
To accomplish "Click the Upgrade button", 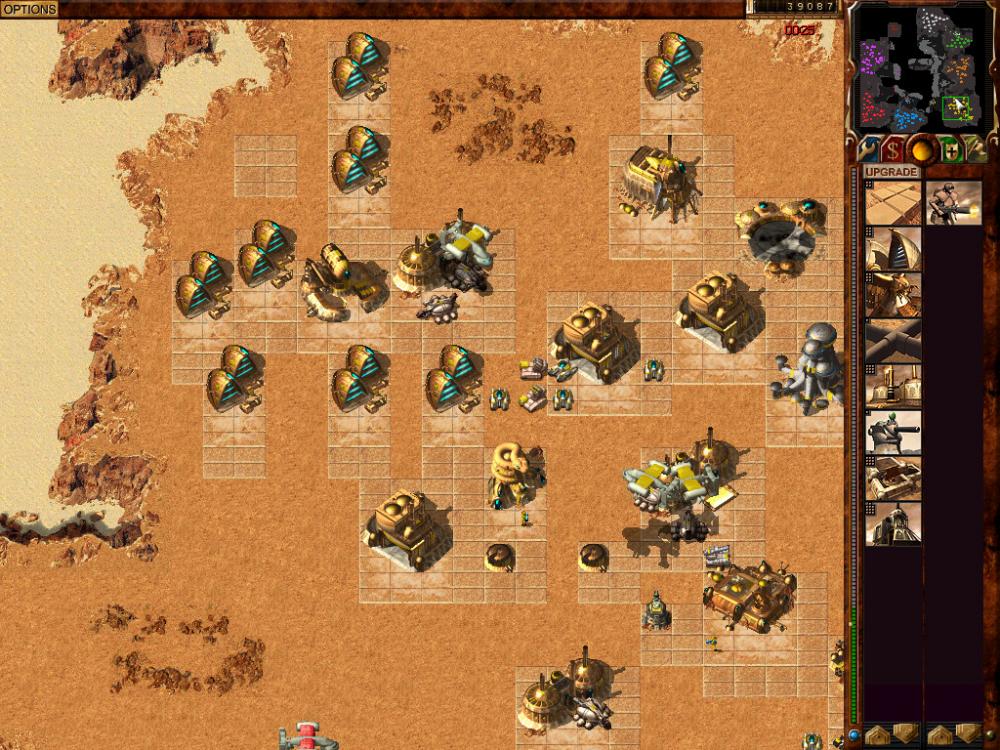I will click(892, 172).
